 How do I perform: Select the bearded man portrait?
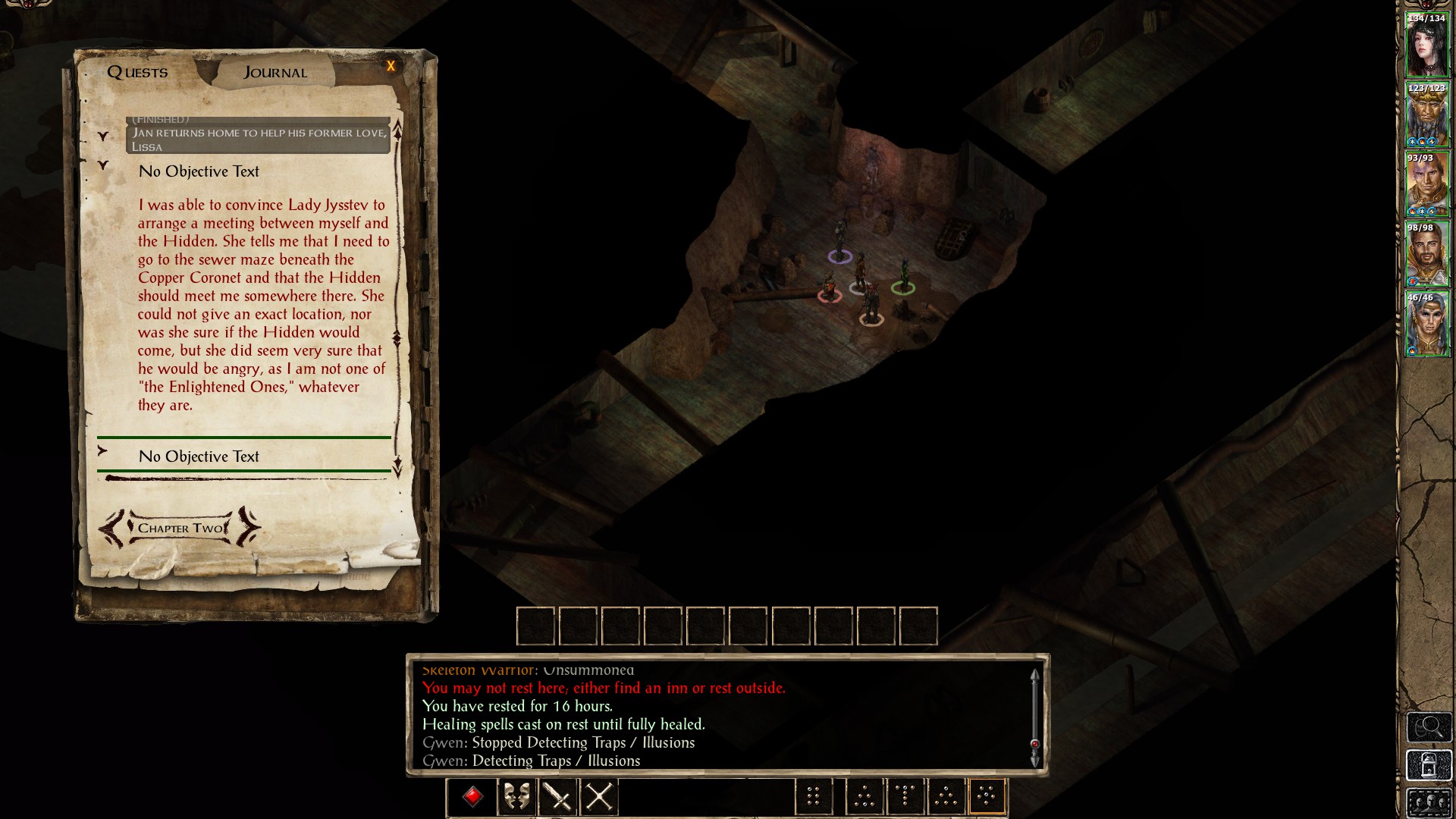[x=1426, y=254]
